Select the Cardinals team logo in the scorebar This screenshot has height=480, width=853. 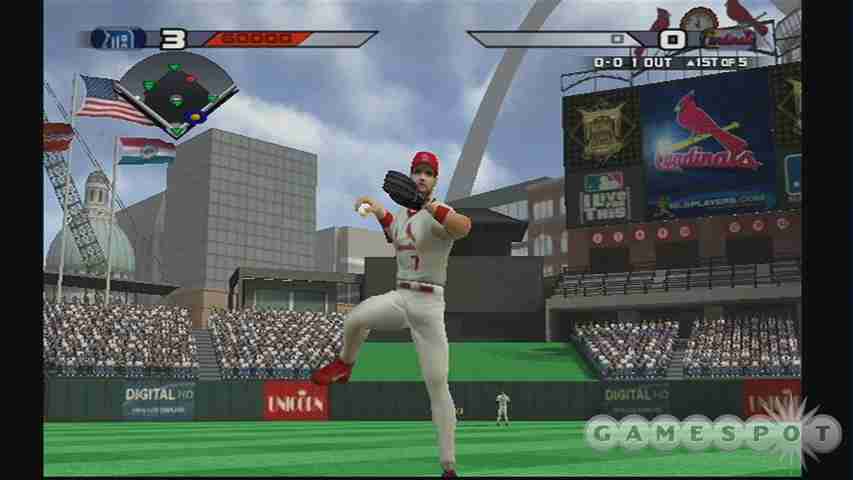coord(724,40)
